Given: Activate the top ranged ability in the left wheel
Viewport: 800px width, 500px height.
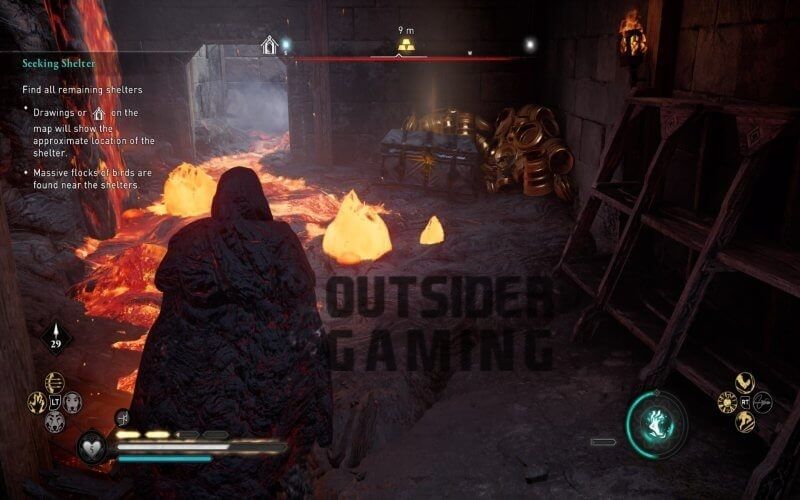Looking at the screenshot, I should coord(54,382).
